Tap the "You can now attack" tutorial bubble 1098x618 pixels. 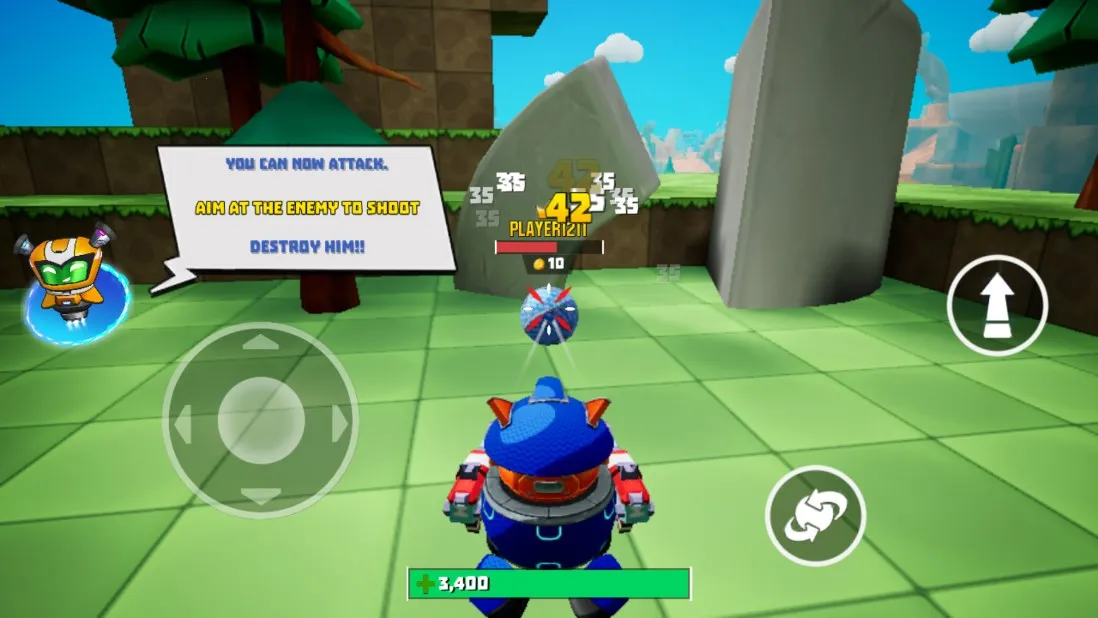click(x=306, y=208)
